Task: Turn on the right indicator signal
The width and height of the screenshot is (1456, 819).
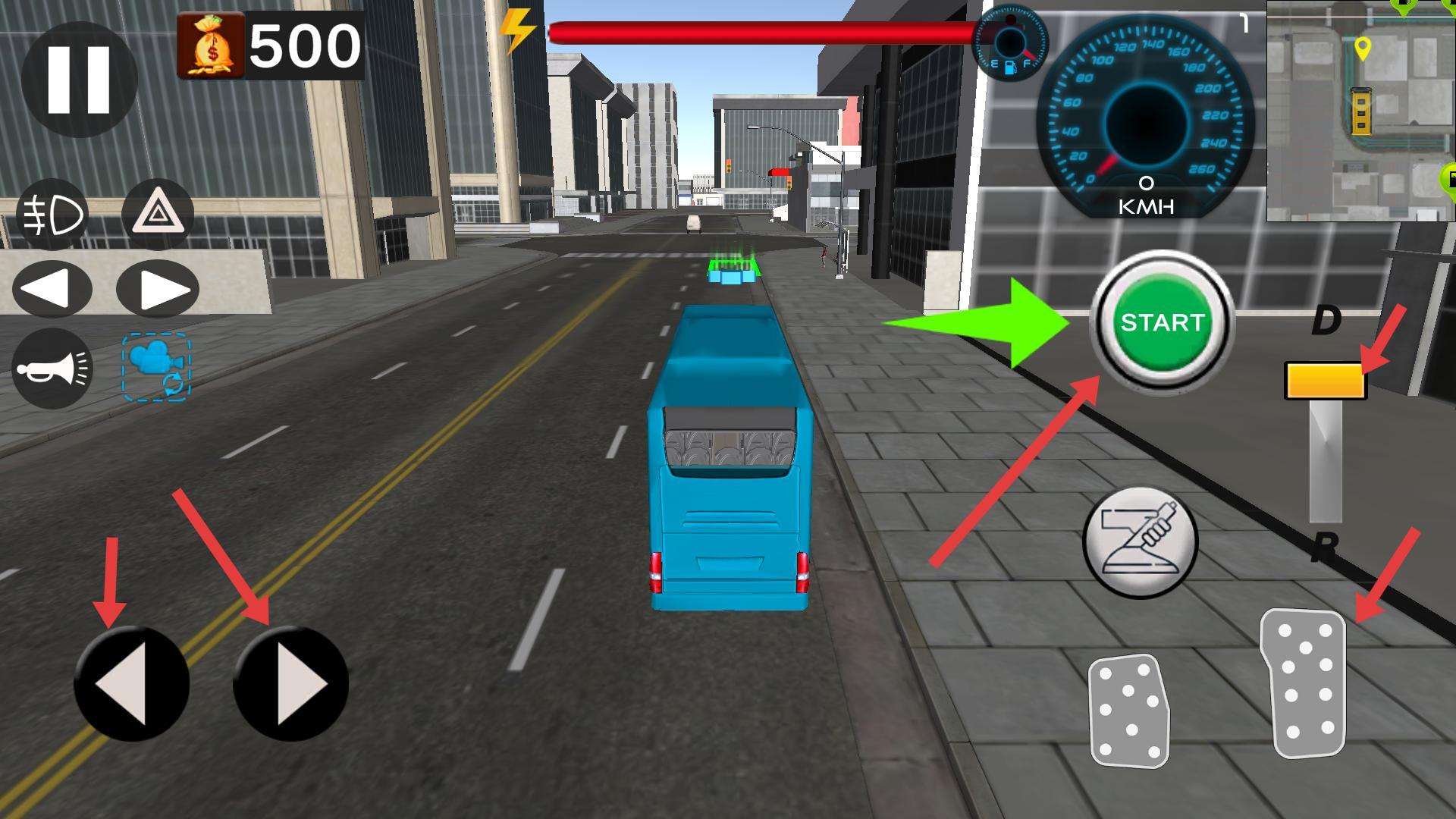Action: click(x=158, y=290)
